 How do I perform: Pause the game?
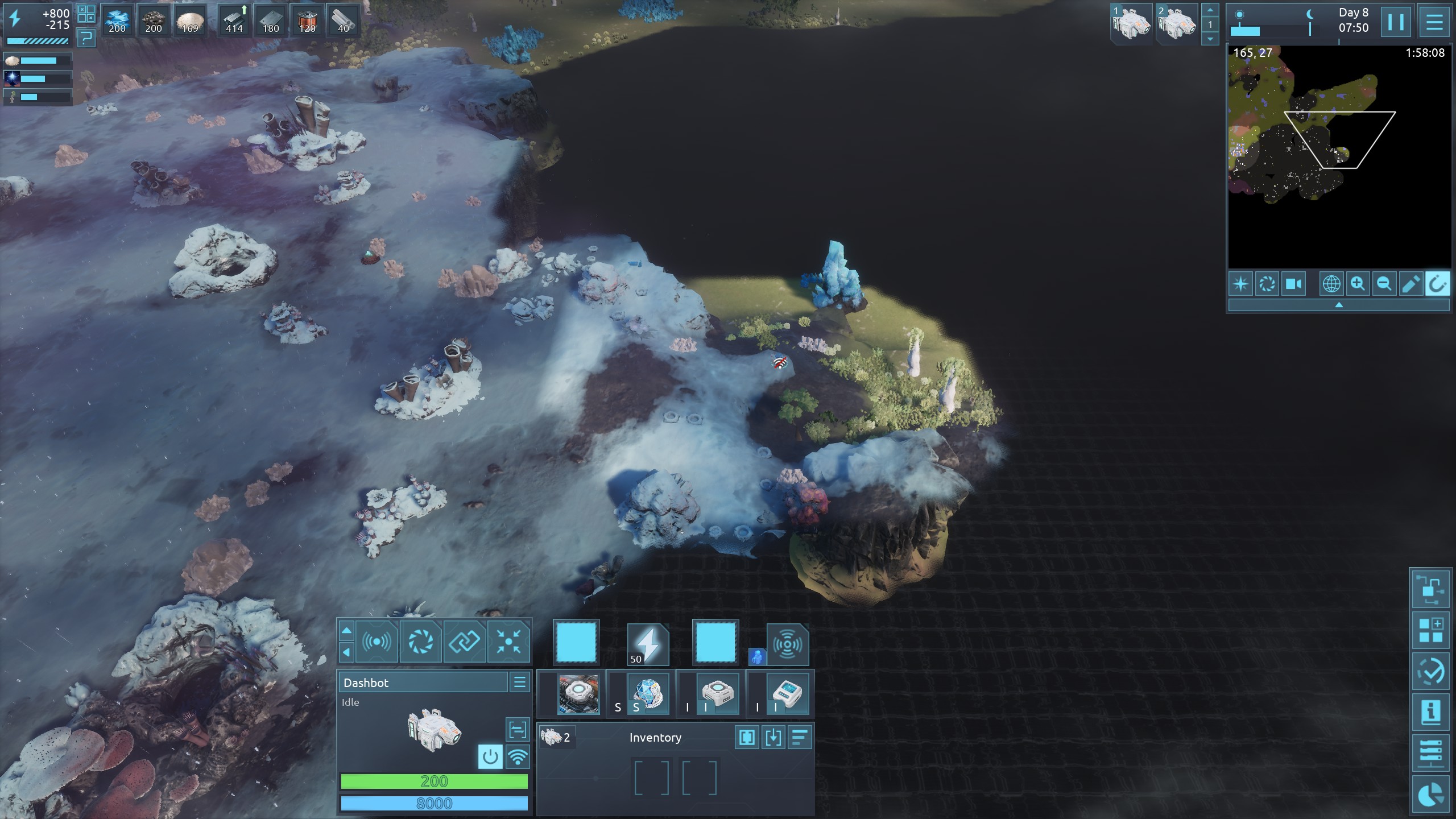click(1395, 23)
